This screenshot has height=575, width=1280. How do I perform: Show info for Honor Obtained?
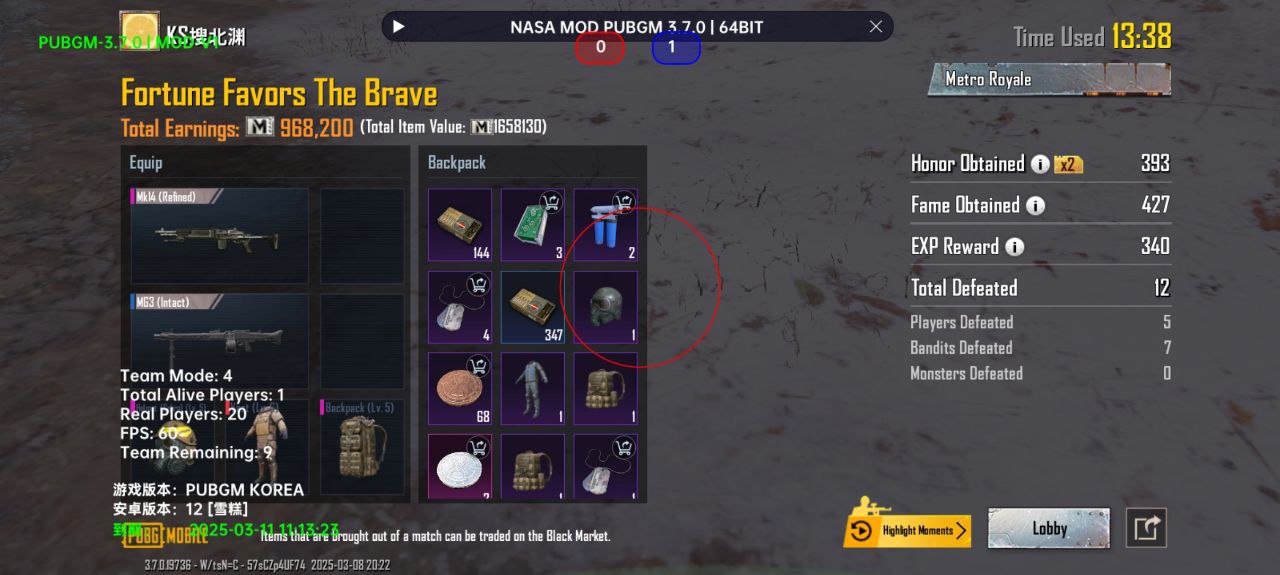click(x=1040, y=164)
